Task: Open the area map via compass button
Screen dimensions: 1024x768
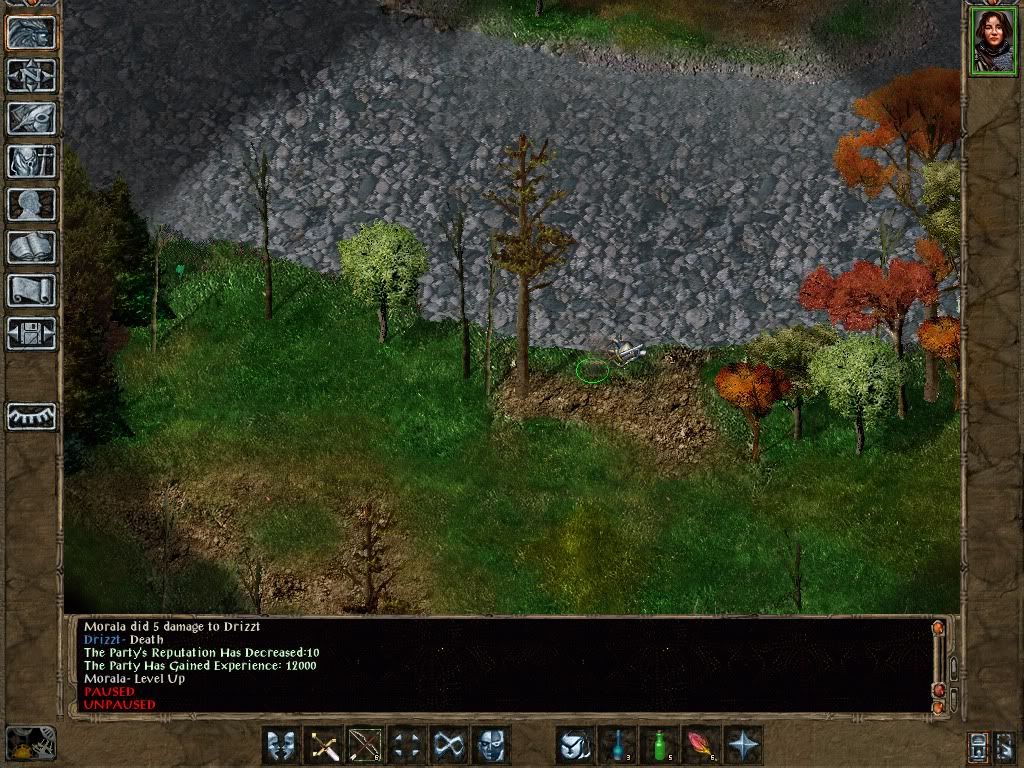Action: coord(32,76)
